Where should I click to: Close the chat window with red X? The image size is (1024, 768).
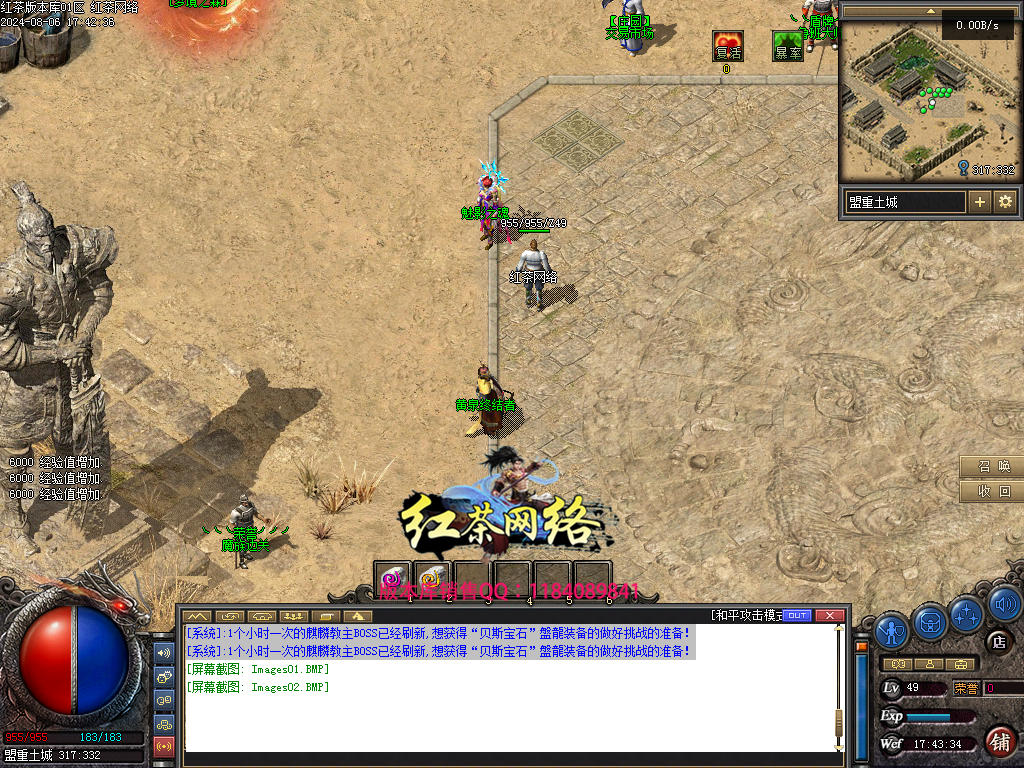coord(829,615)
